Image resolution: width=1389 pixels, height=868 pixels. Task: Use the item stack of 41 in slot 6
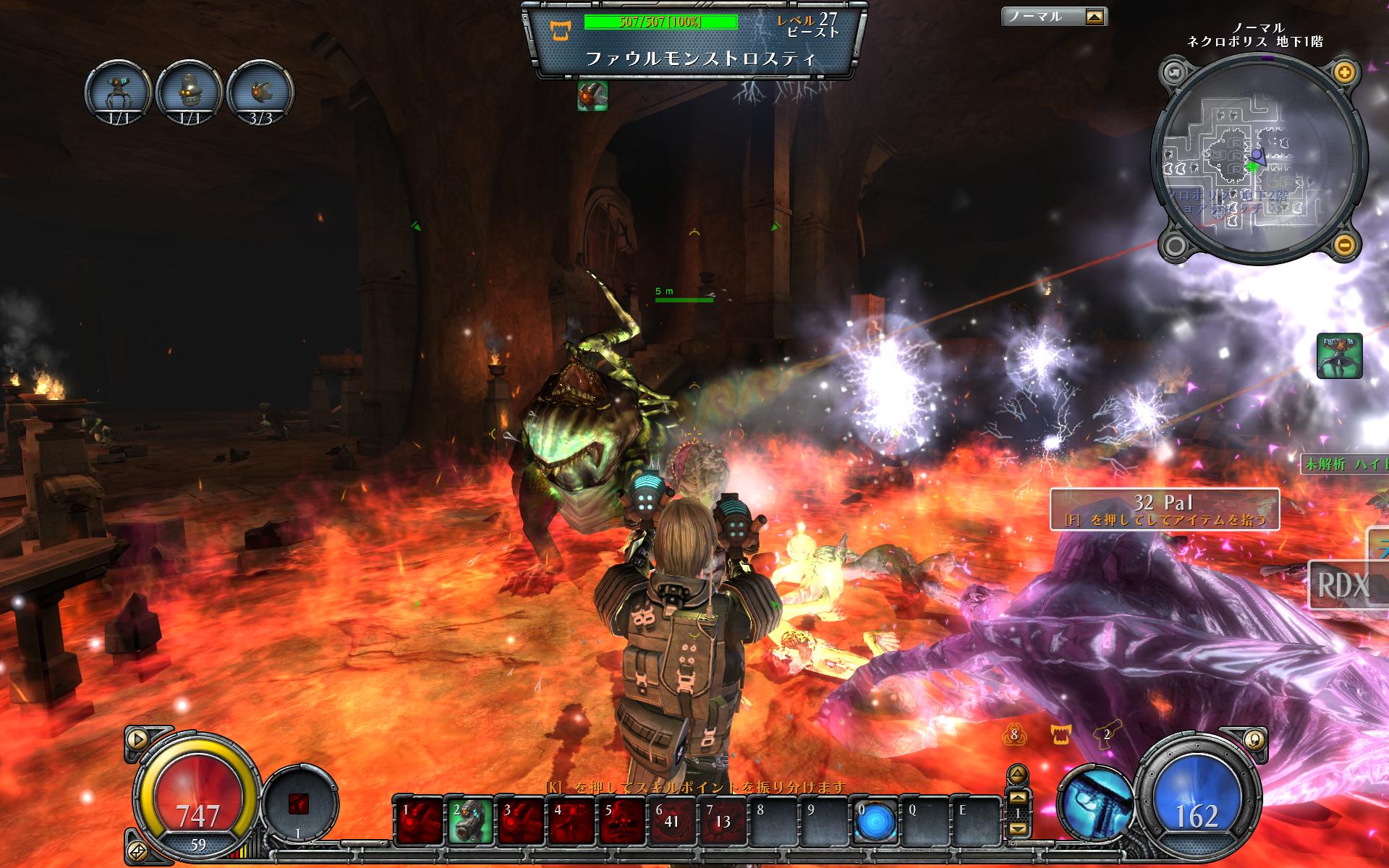click(x=673, y=821)
